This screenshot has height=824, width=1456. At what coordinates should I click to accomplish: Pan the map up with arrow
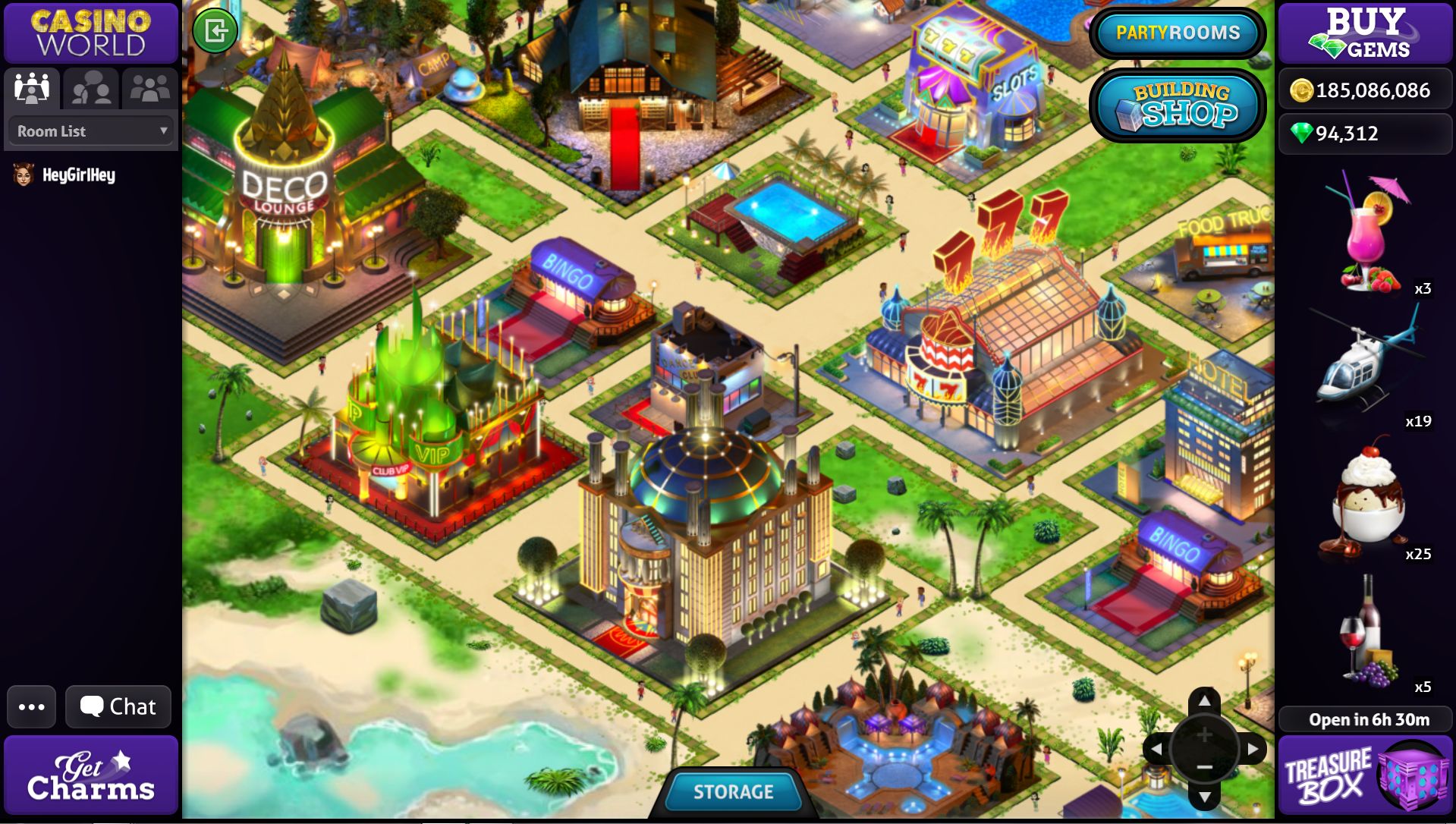1204,700
